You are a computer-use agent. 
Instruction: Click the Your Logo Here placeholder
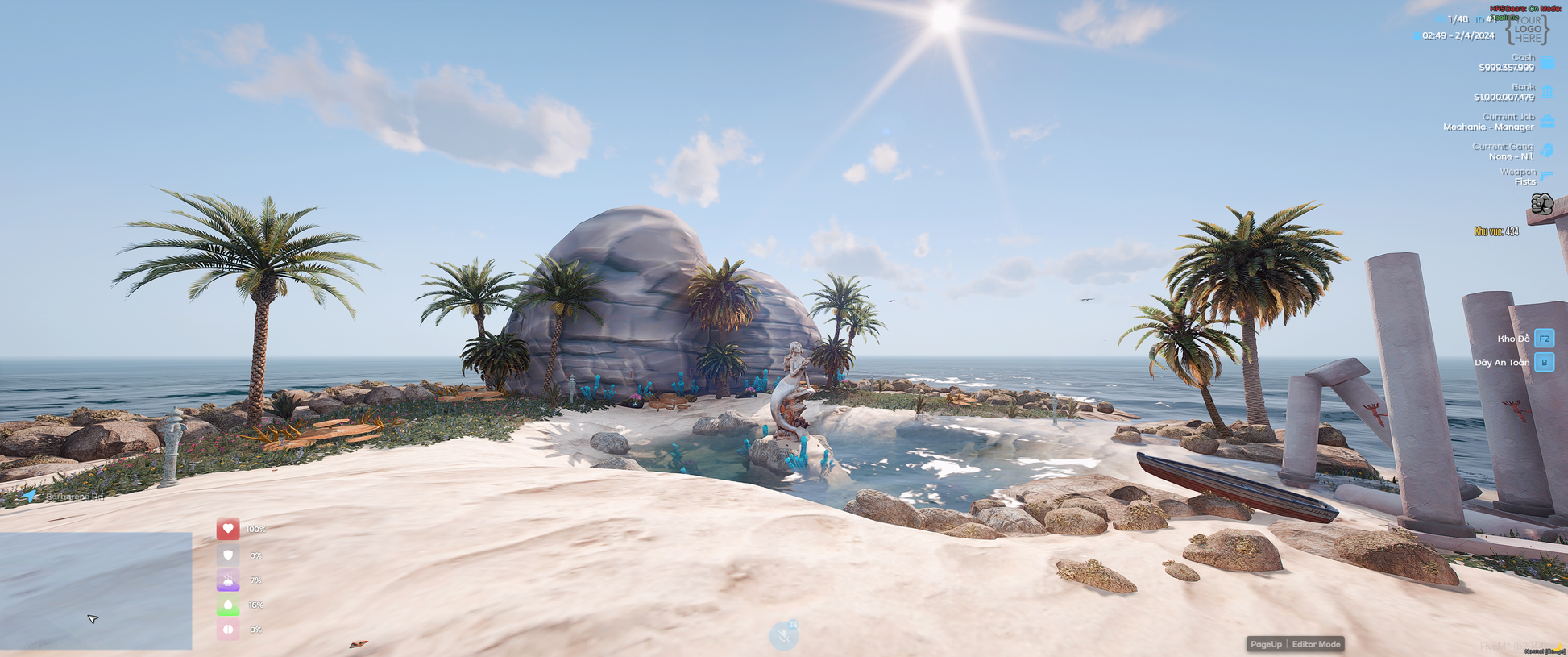tap(1527, 30)
